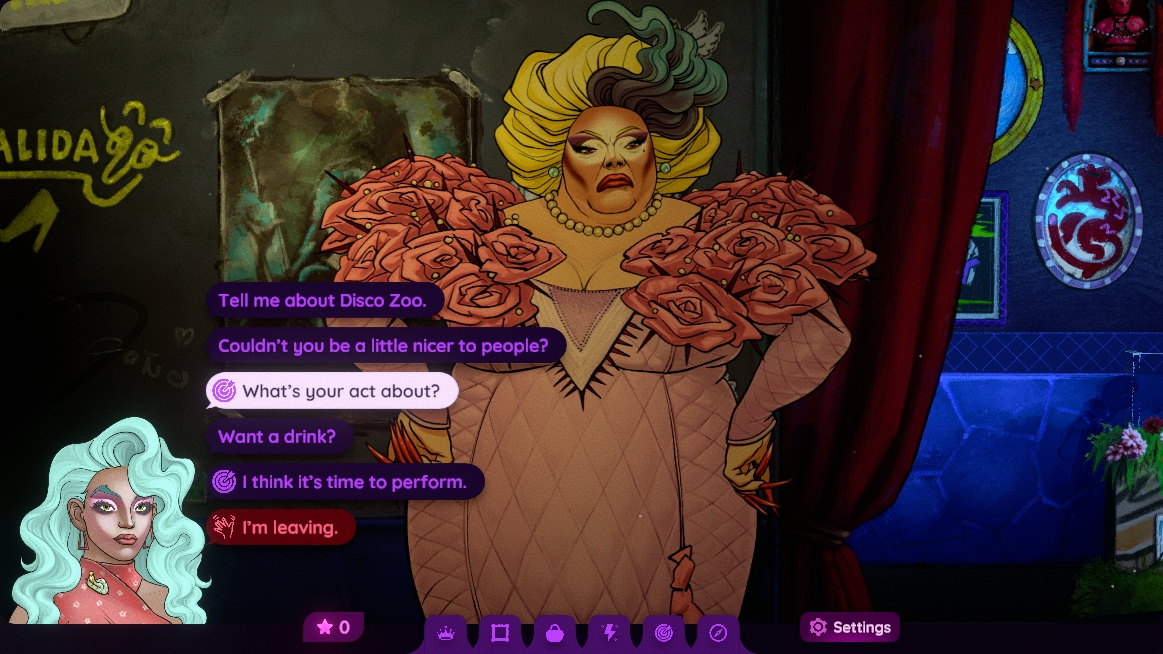Offer a drink with "Want a drink?"

(278, 437)
